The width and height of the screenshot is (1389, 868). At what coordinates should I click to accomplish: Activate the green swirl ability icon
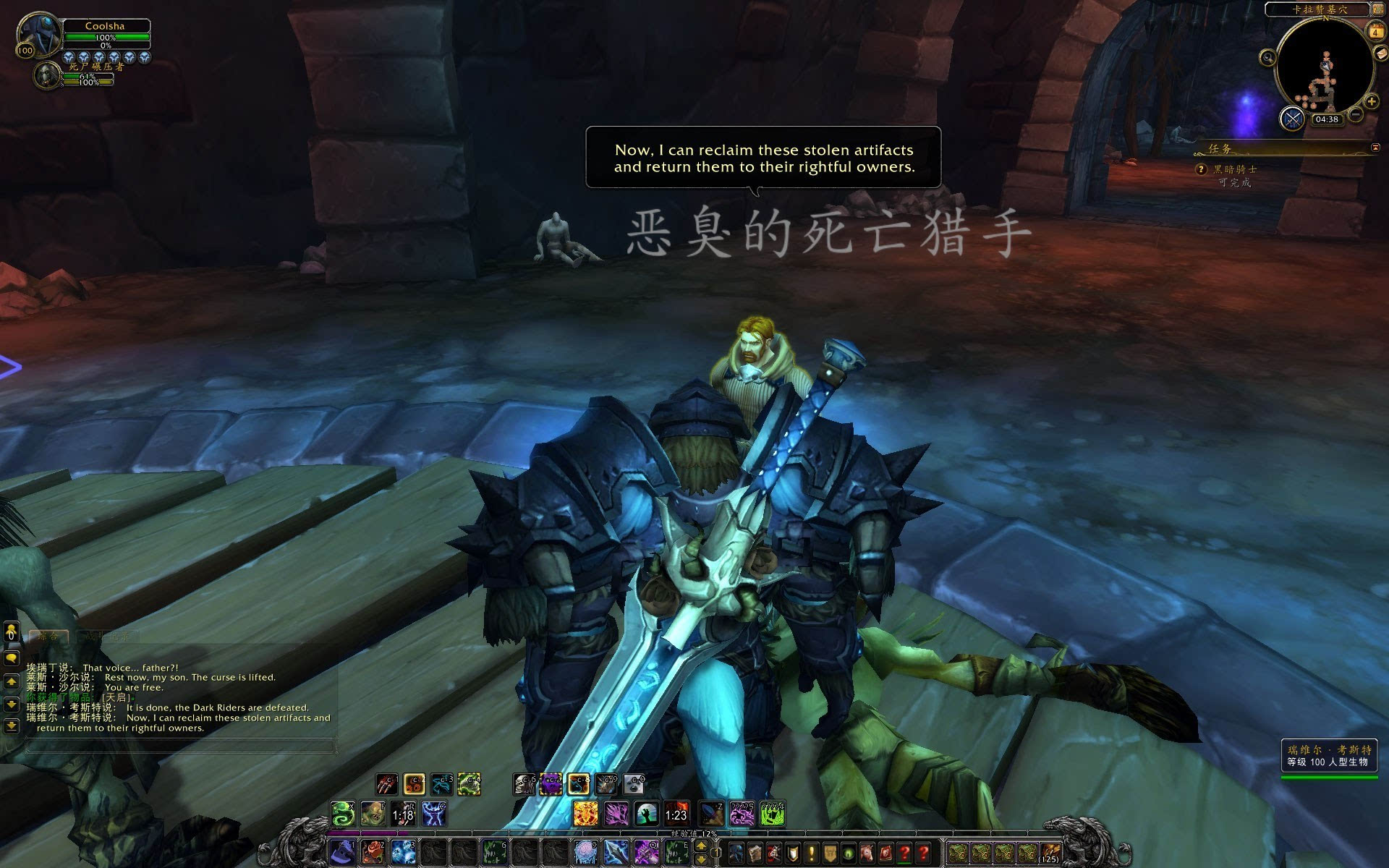coord(343,814)
